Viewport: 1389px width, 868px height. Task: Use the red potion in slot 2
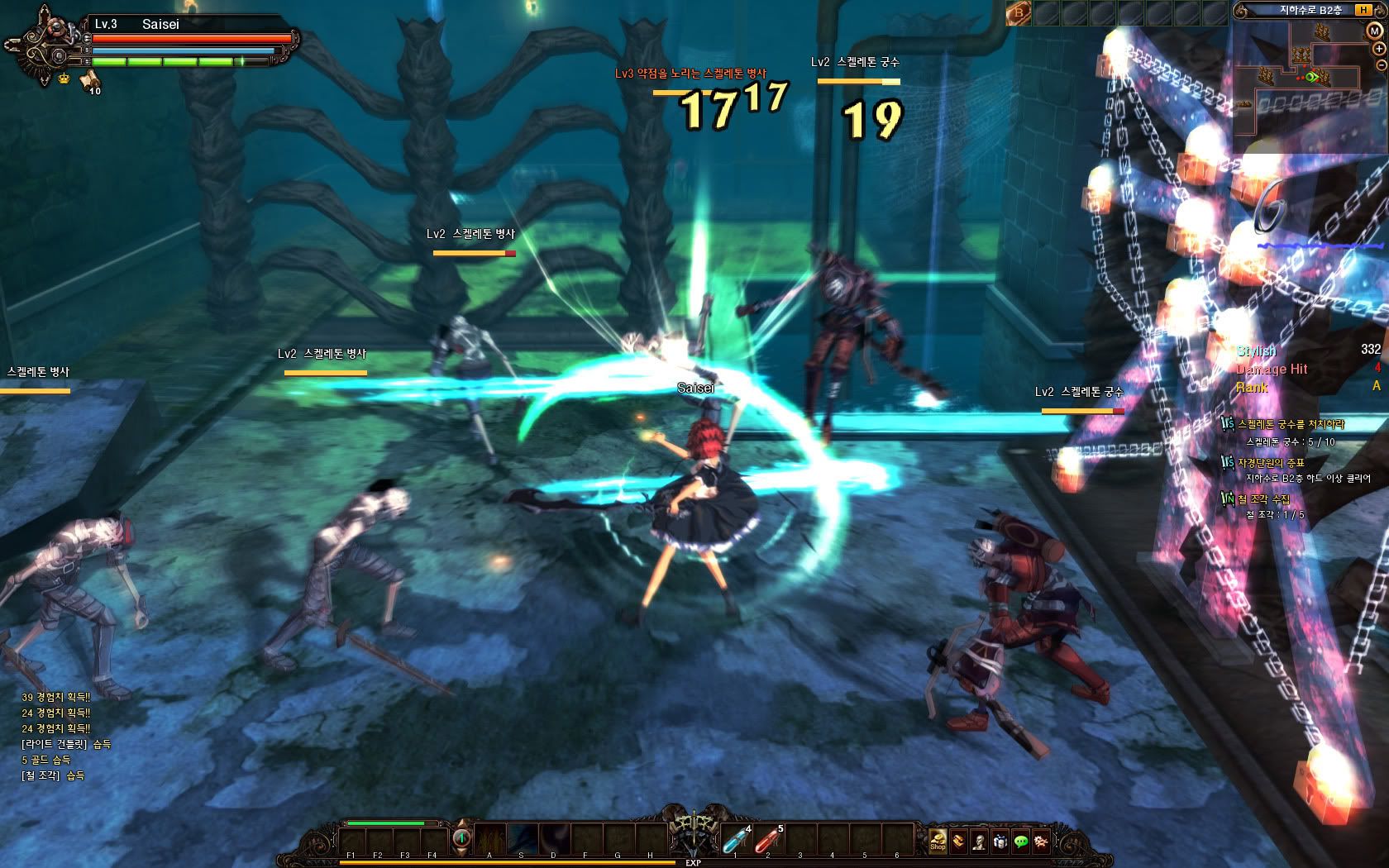[767, 840]
